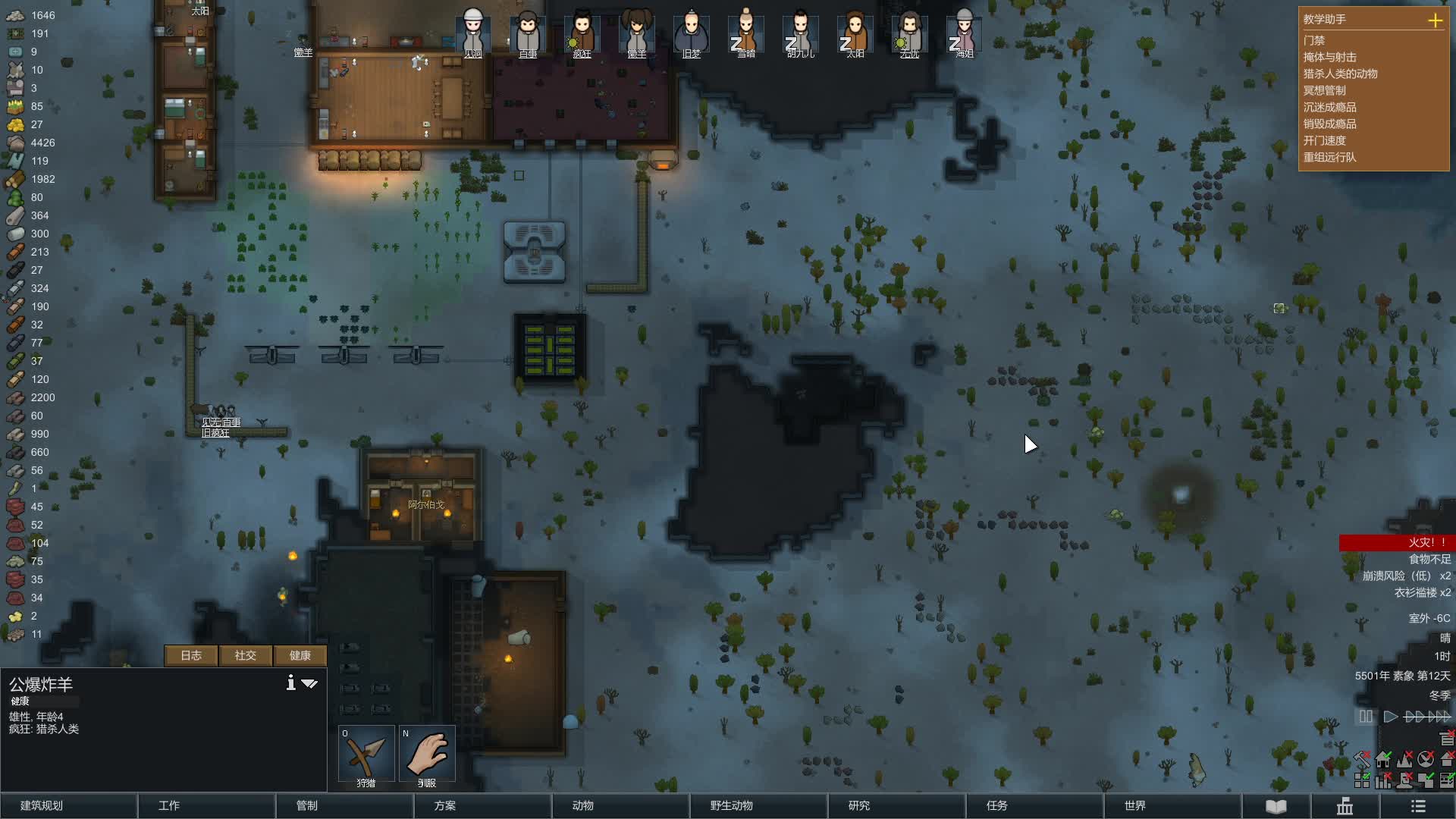The width and height of the screenshot is (1456, 819).
Task: Choose the 驯服 tame command
Action: (x=427, y=755)
